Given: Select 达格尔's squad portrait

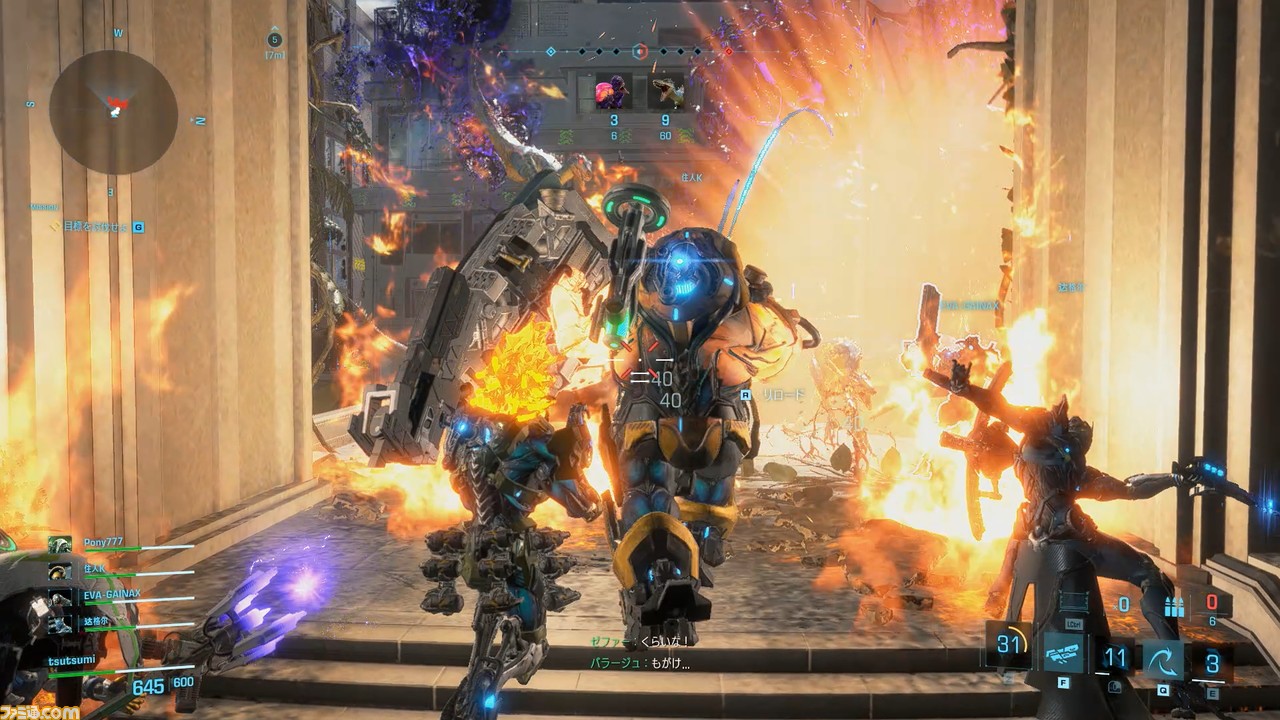Looking at the screenshot, I should tap(60, 622).
